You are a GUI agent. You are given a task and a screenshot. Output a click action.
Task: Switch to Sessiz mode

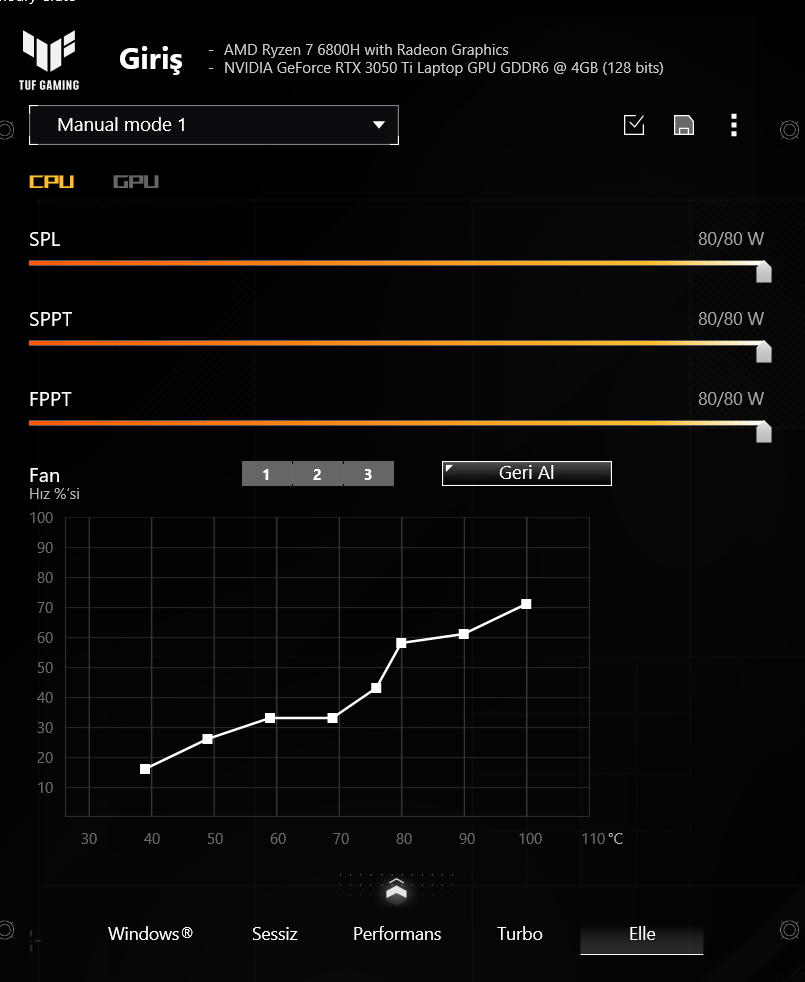[275, 934]
